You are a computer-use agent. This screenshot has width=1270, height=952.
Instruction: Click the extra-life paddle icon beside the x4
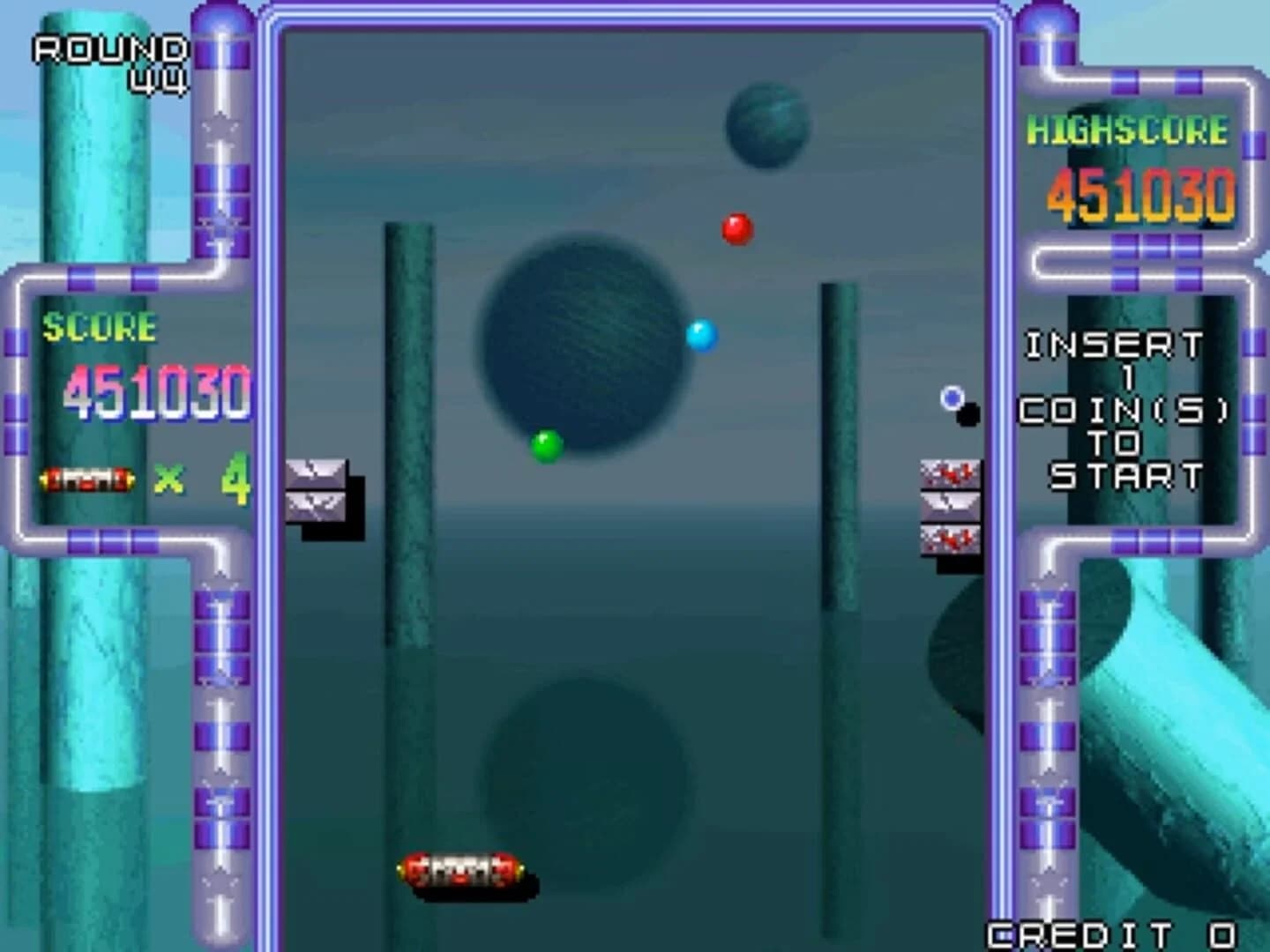[x=86, y=479]
